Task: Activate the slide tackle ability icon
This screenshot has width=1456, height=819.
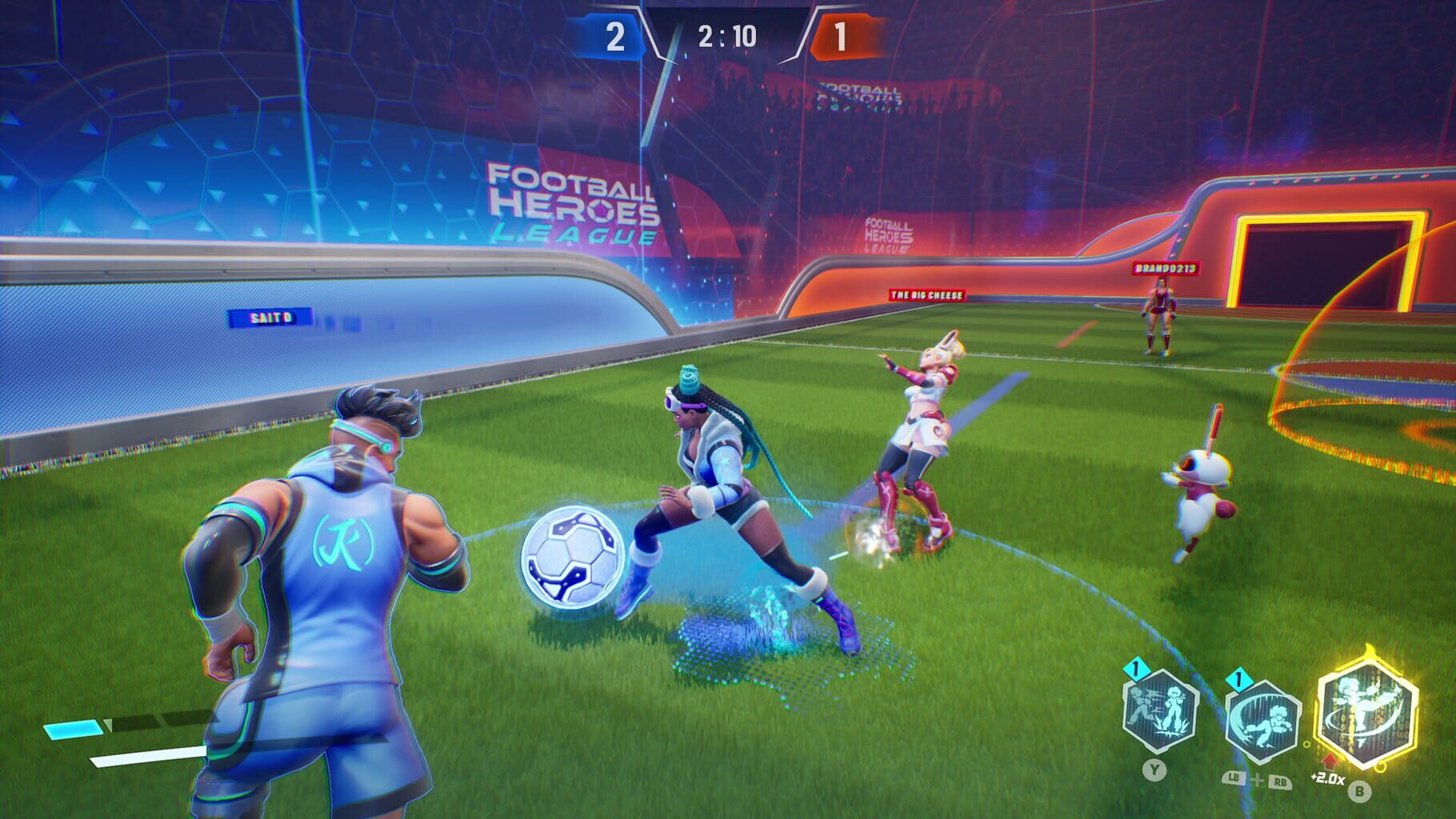Action: click(x=1262, y=717)
